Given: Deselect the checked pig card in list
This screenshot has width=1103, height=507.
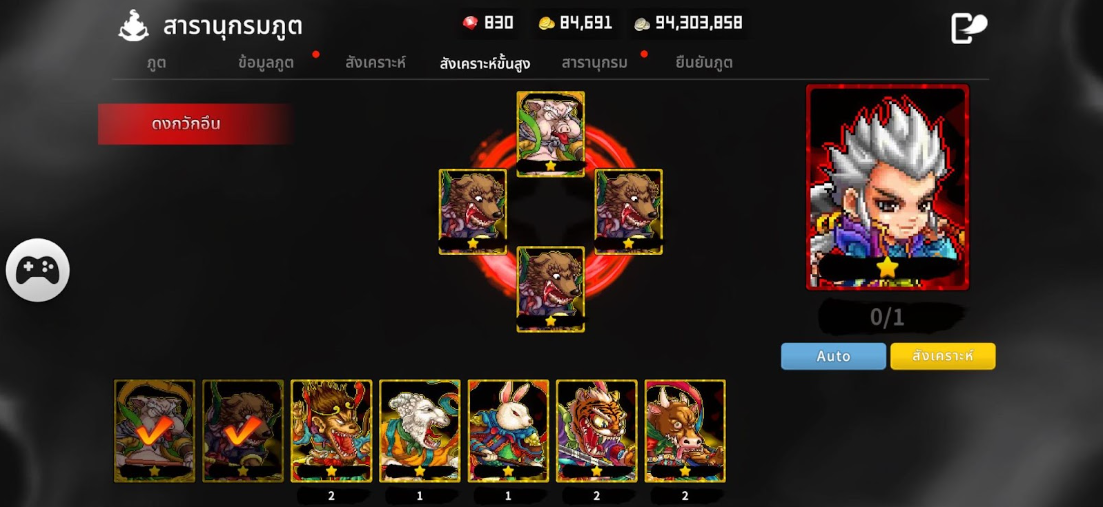Looking at the screenshot, I should (154, 430).
